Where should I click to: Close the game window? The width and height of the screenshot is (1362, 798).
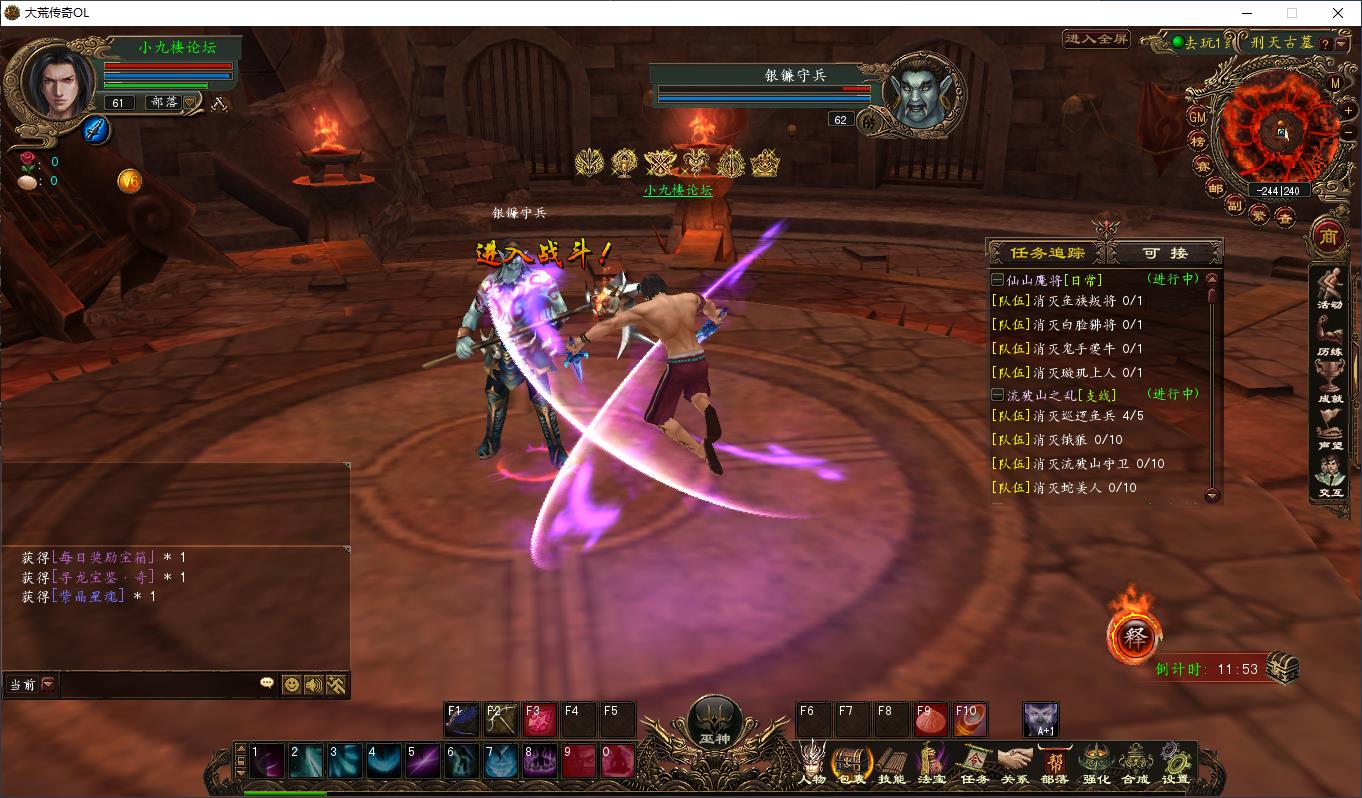[x=1338, y=13]
